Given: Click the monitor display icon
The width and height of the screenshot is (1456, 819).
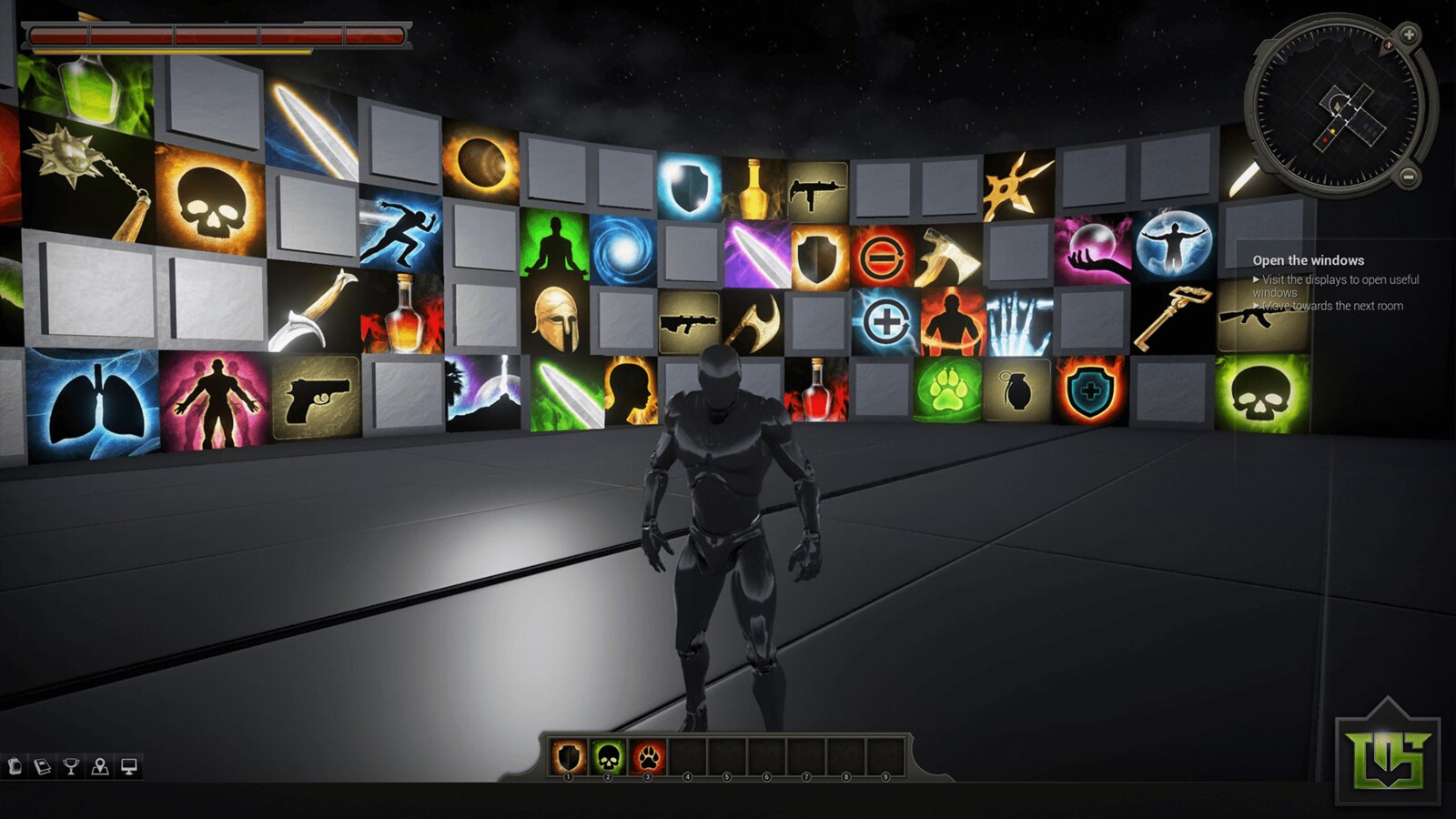Looking at the screenshot, I should click(x=130, y=767).
